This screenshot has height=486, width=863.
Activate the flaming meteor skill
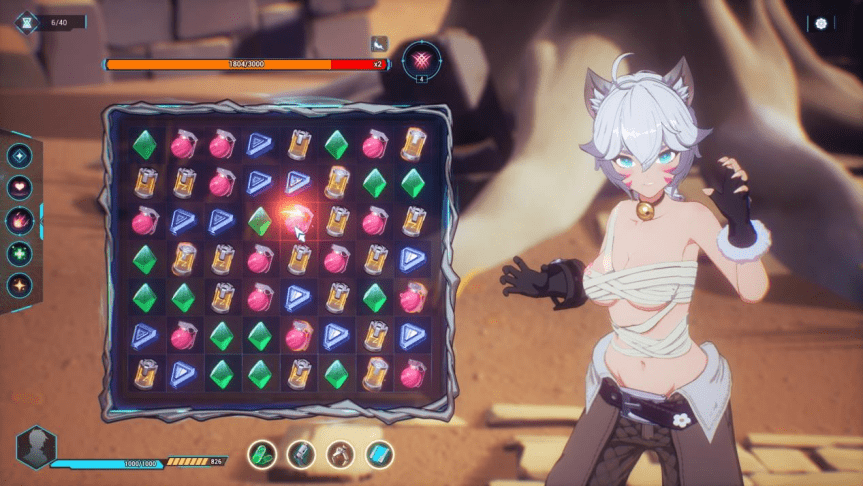(19, 220)
